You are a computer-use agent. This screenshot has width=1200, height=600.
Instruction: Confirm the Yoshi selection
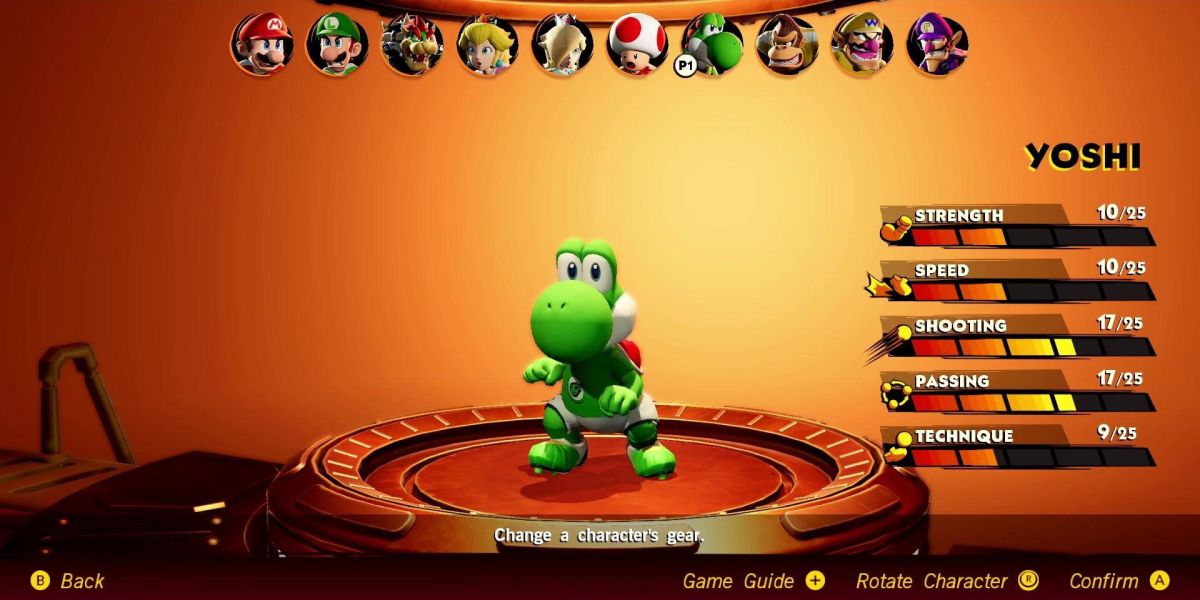click(x=1118, y=581)
